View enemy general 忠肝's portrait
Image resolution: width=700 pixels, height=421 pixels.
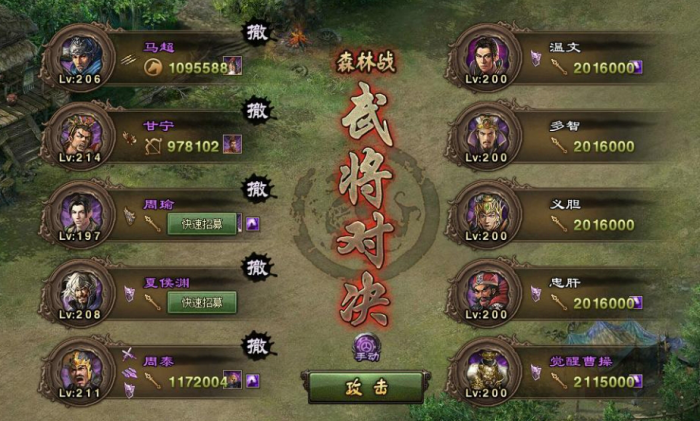tap(486, 292)
